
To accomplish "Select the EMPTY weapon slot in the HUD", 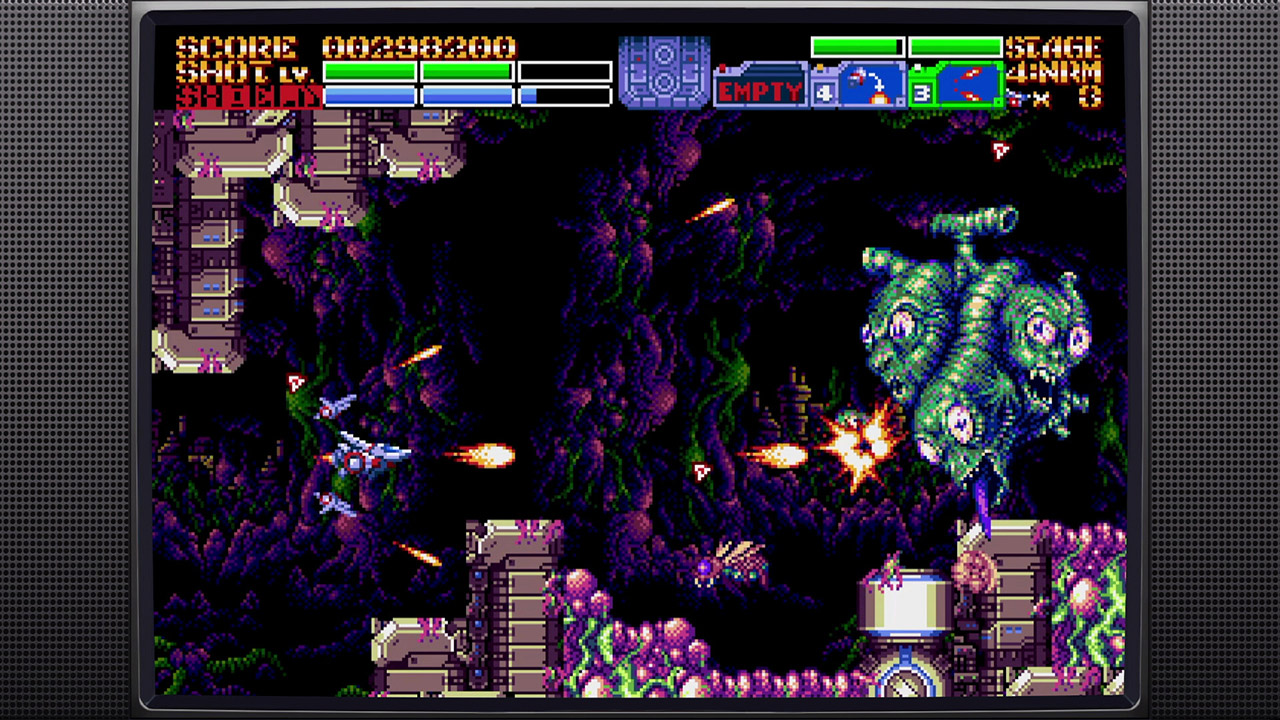I will click(760, 90).
